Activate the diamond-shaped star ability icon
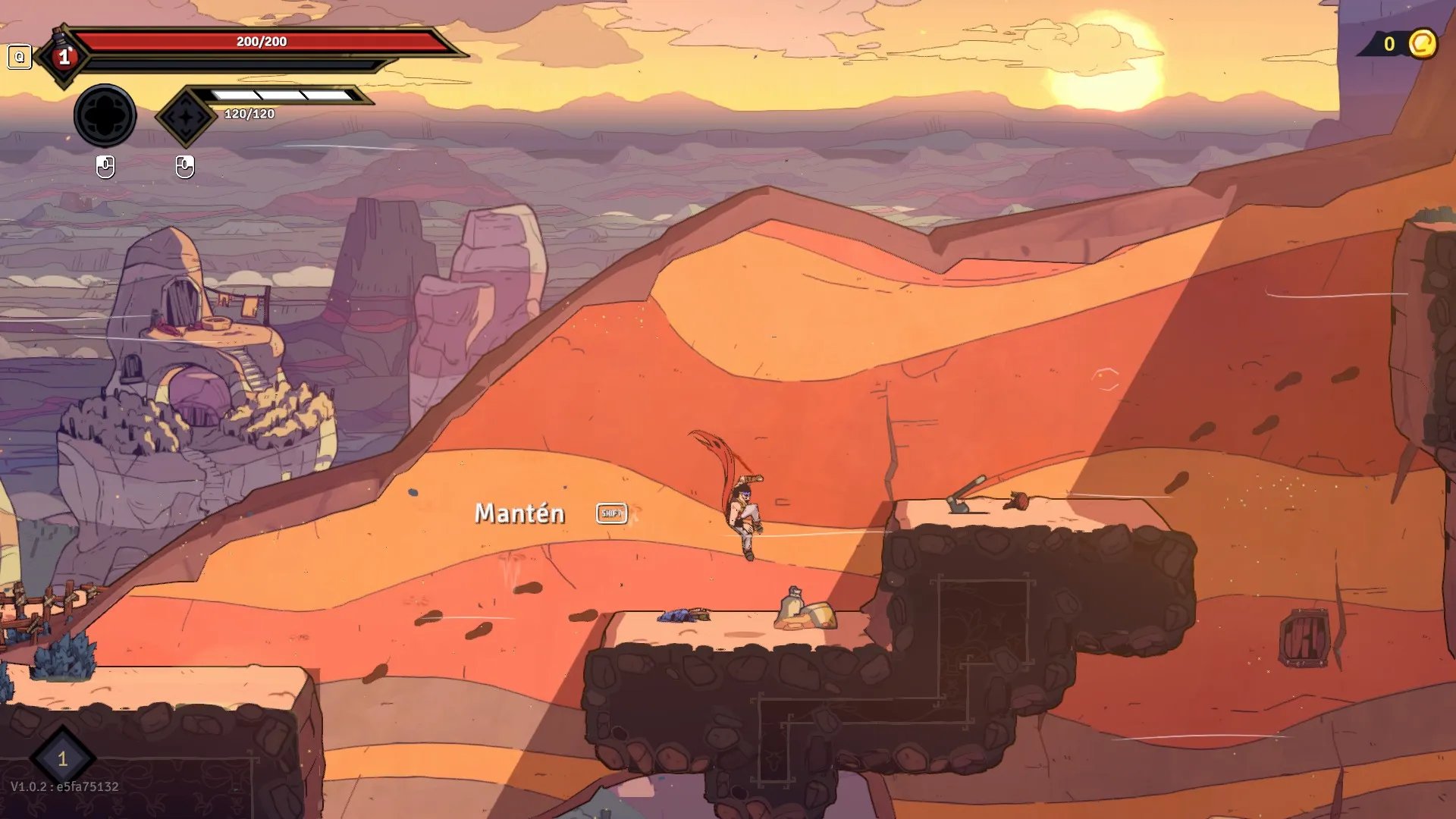The width and height of the screenshot is (1456, 819). pos(185,117)
